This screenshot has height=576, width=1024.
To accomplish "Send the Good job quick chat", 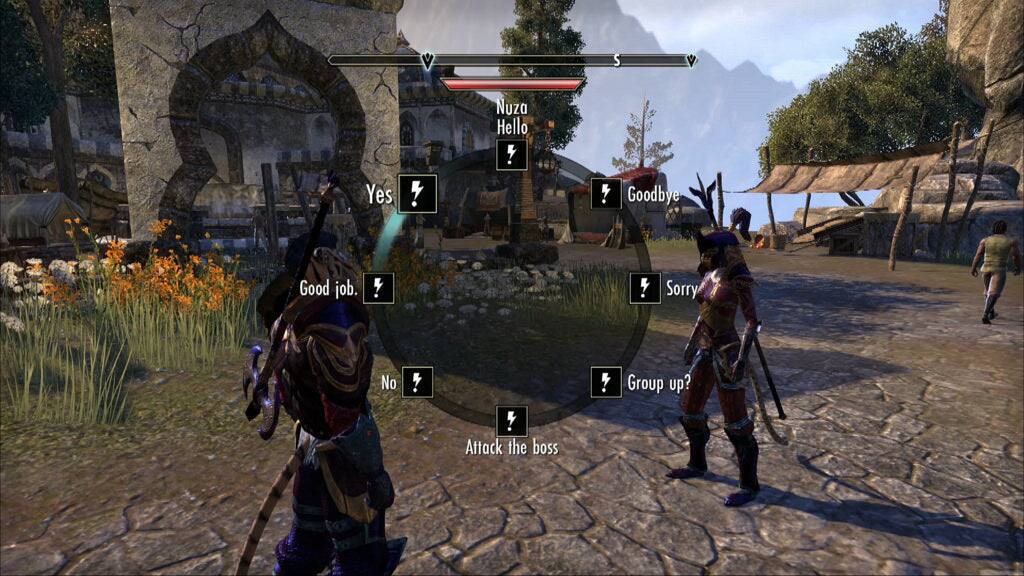I will tap(378, 288).
